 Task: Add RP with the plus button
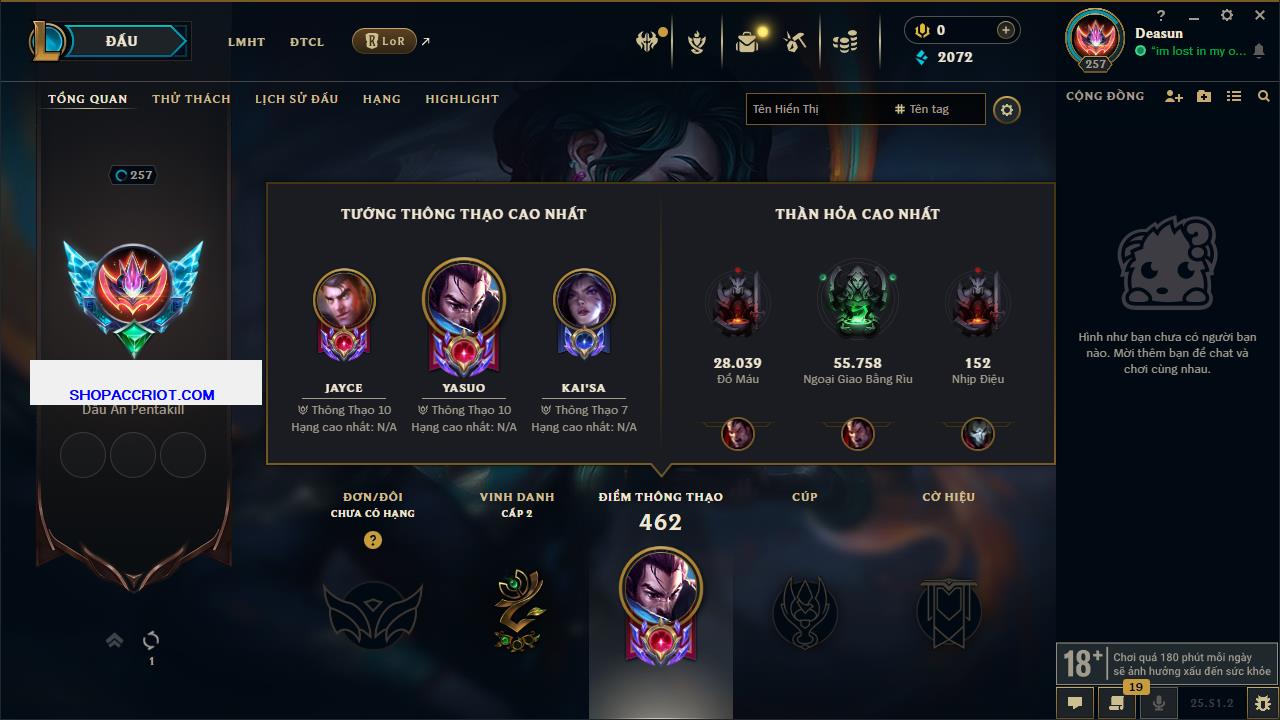coord(1005,30)
